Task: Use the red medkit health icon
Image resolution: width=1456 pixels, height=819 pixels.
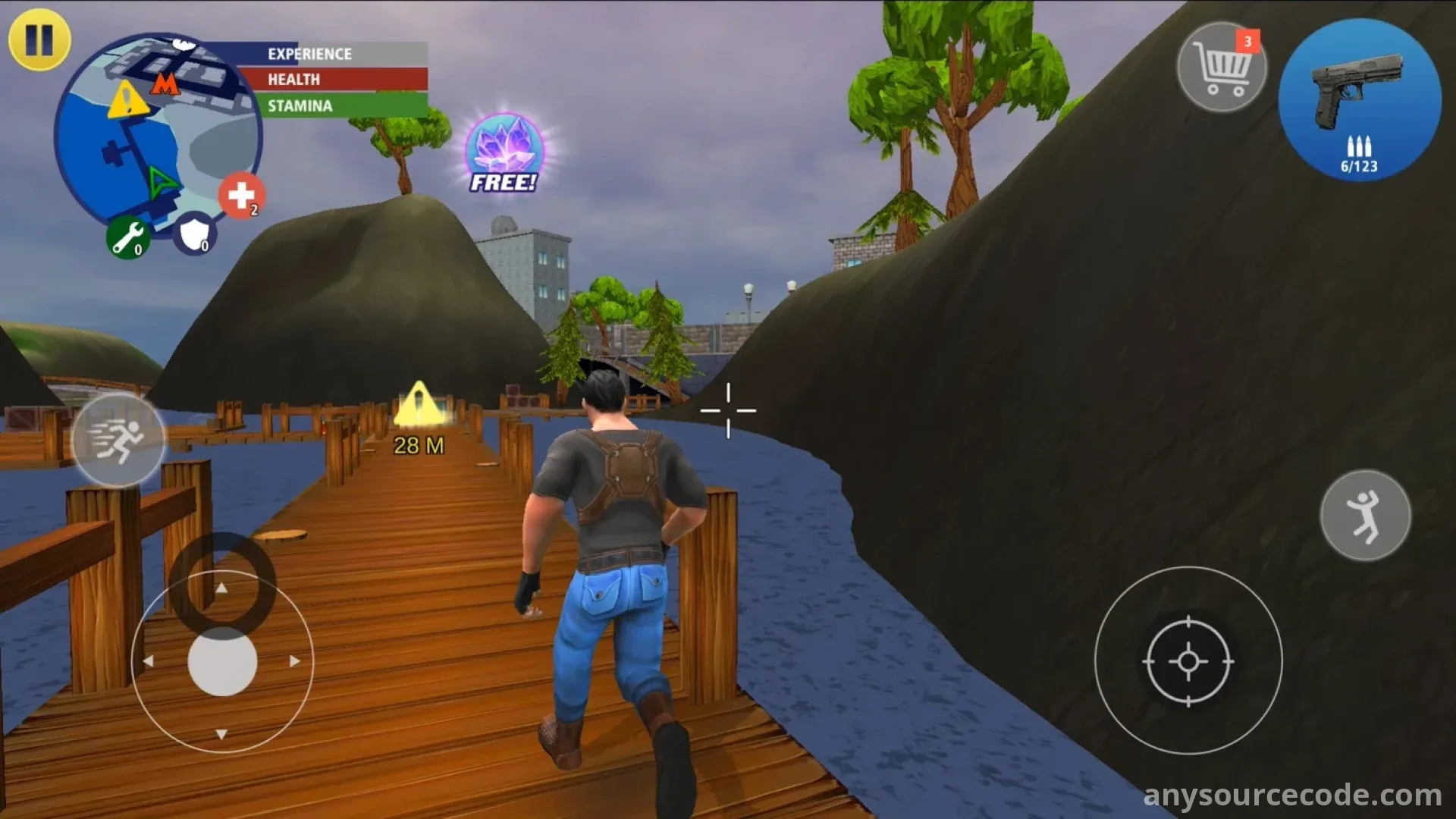Action: 242,196
